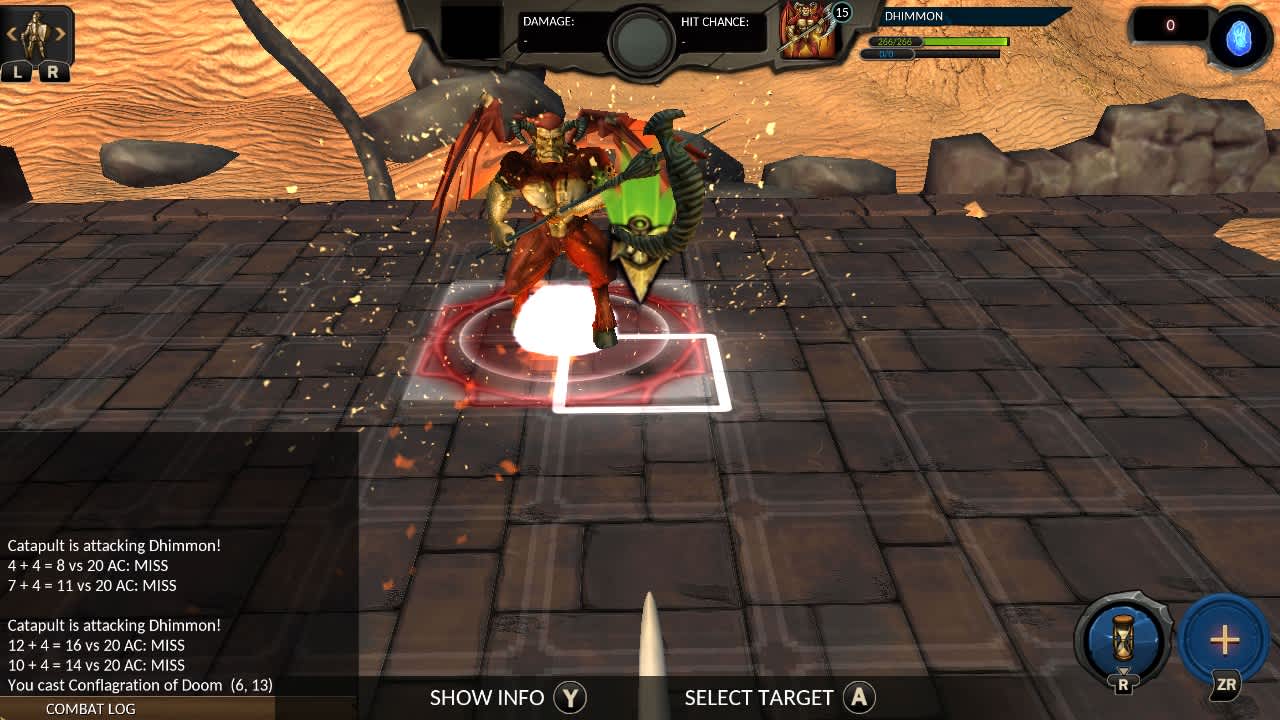The width and height of the screenshot is (1280, 720).
Task: Select the hourglass end-turn icon
Action: click(x=1122, y=640)
